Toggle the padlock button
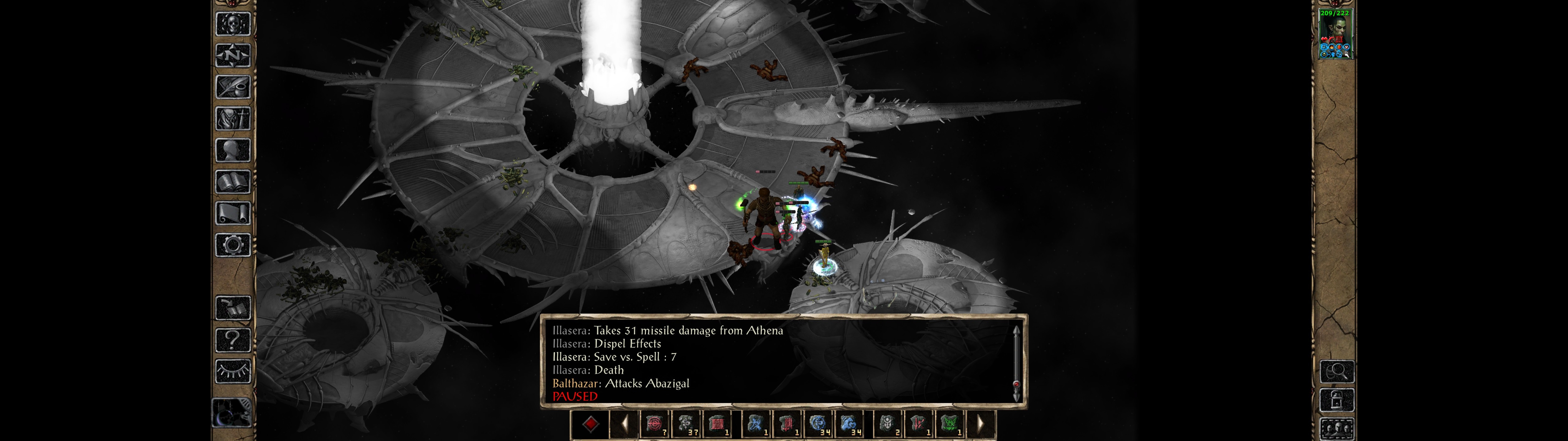Viewport: 1568px width, 441px height. click(x=1337, y=400)
